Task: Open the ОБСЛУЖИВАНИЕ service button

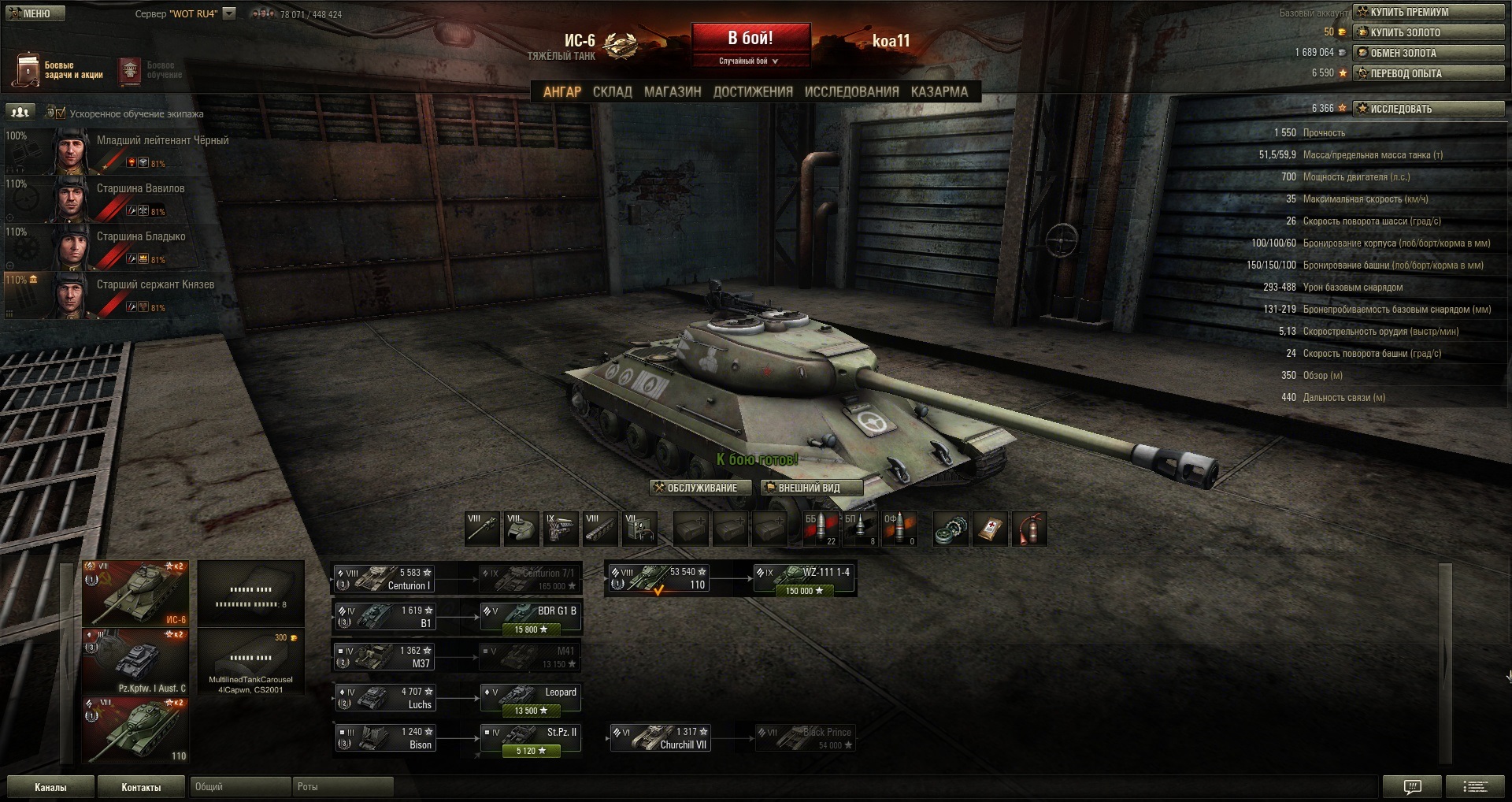Action: (x=696, y=488)
